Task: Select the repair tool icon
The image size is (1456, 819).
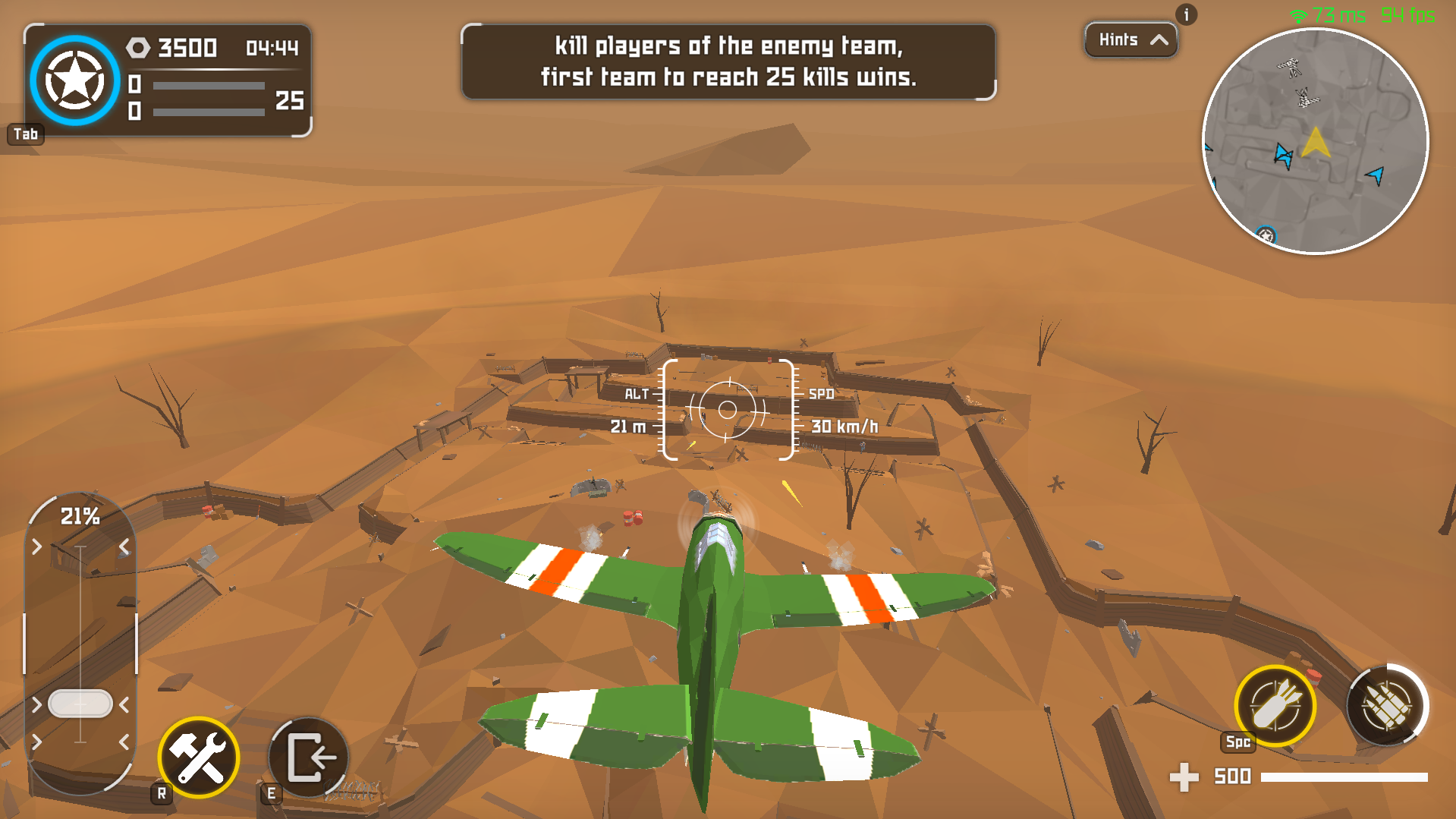Action: 197,757
